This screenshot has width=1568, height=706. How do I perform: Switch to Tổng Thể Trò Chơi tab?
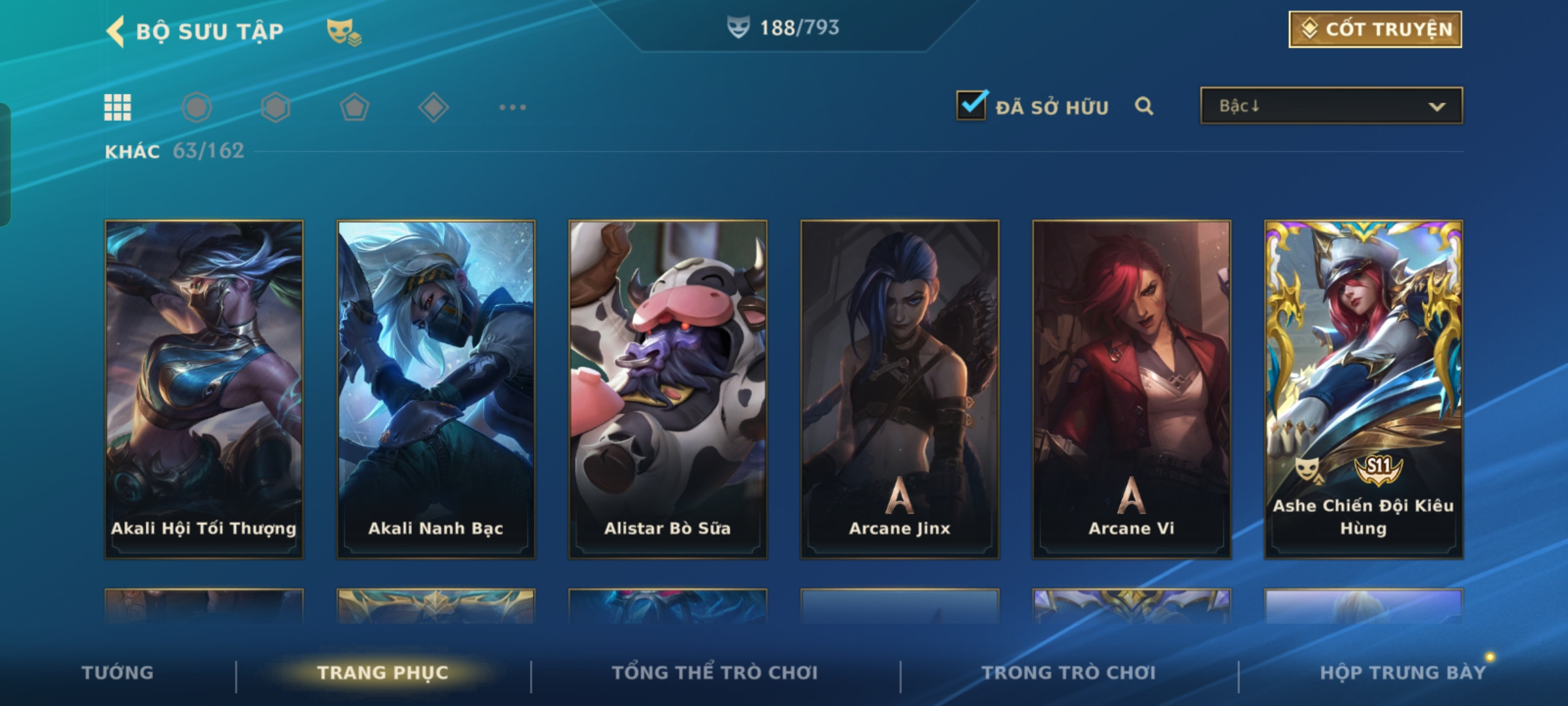(x=715, y=673)
